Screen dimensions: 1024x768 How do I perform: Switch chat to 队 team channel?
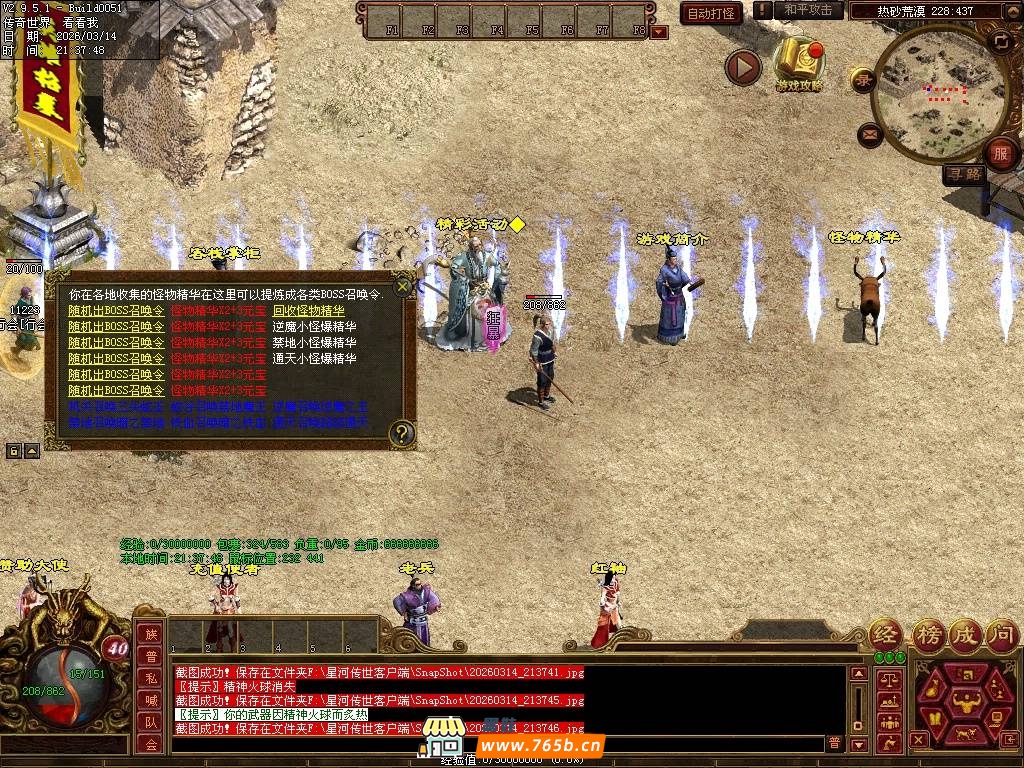151,722
